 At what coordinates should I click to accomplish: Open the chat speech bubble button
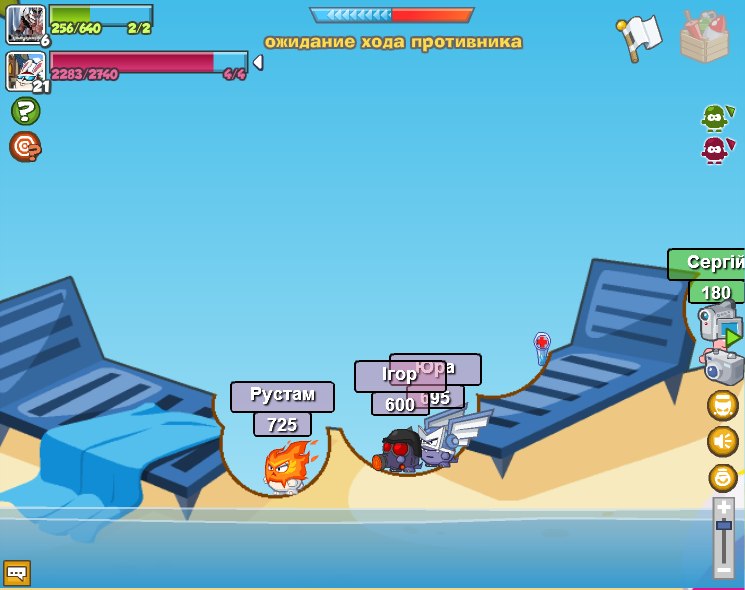click(x=17, y=573)
